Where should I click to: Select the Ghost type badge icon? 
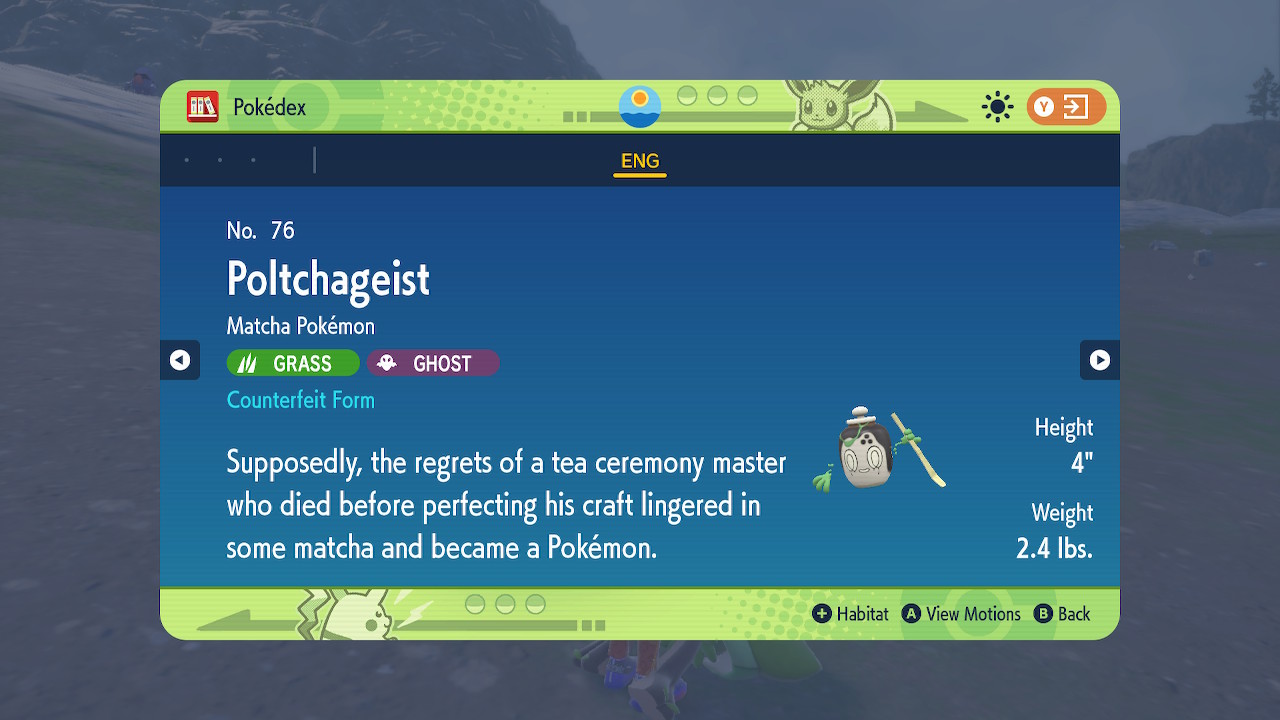[x=387, y=362]
